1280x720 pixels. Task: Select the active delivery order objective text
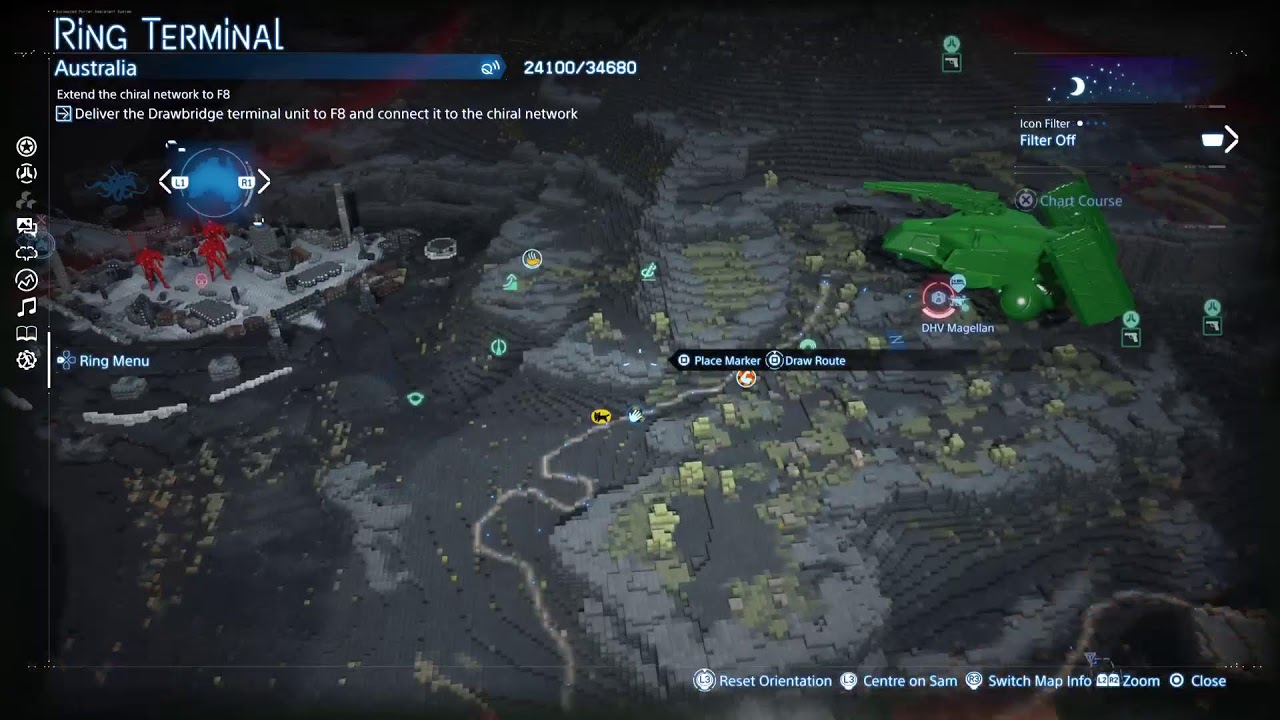[x=326, y=114]
